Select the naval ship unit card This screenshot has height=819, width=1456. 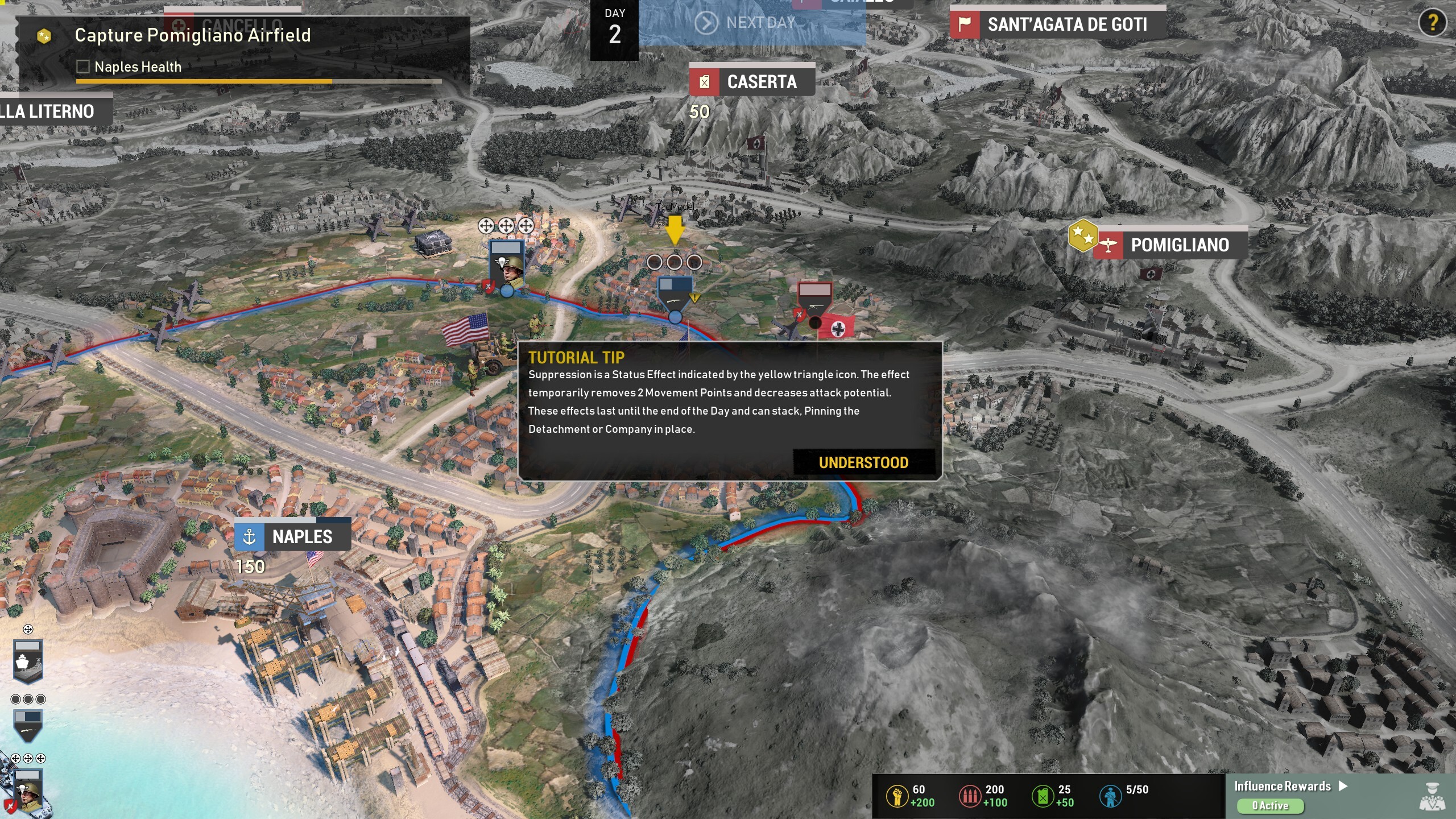pyautogui.click(x=28, y=661)
